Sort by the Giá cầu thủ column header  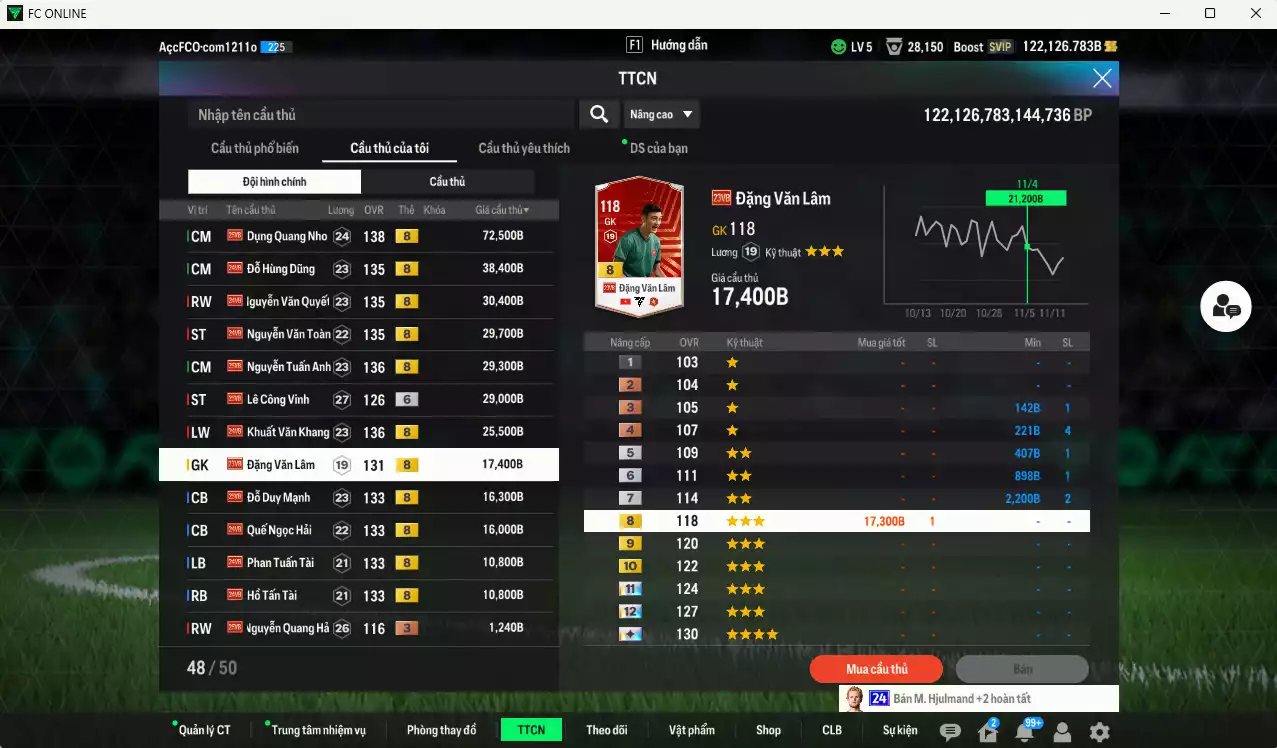502,210
